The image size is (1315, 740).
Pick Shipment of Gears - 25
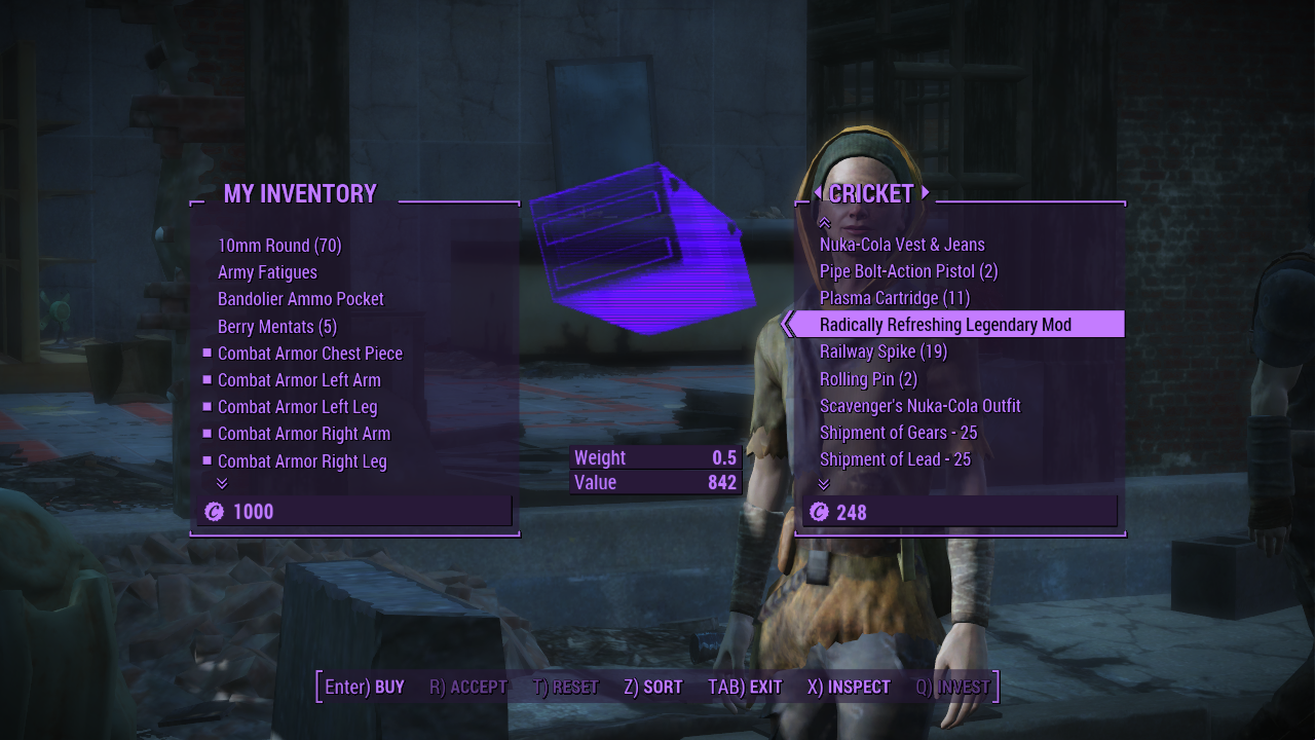click(x=898, y=433)
